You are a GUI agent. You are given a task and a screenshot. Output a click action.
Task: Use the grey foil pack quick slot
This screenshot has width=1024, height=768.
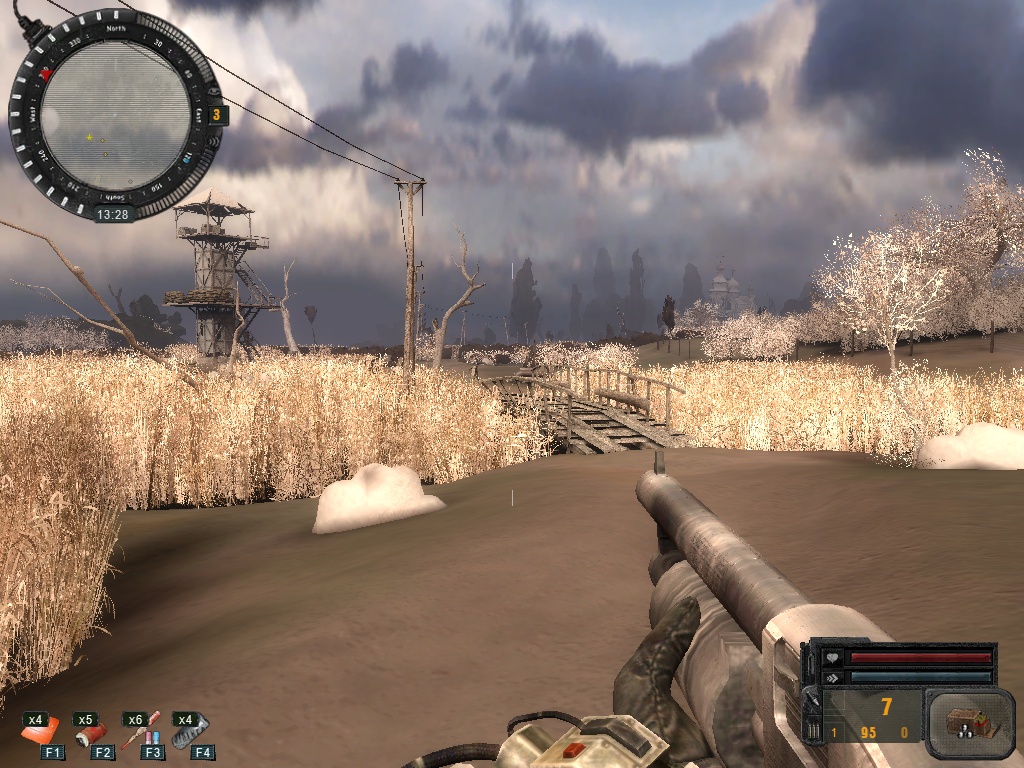[x=191, y=731]
